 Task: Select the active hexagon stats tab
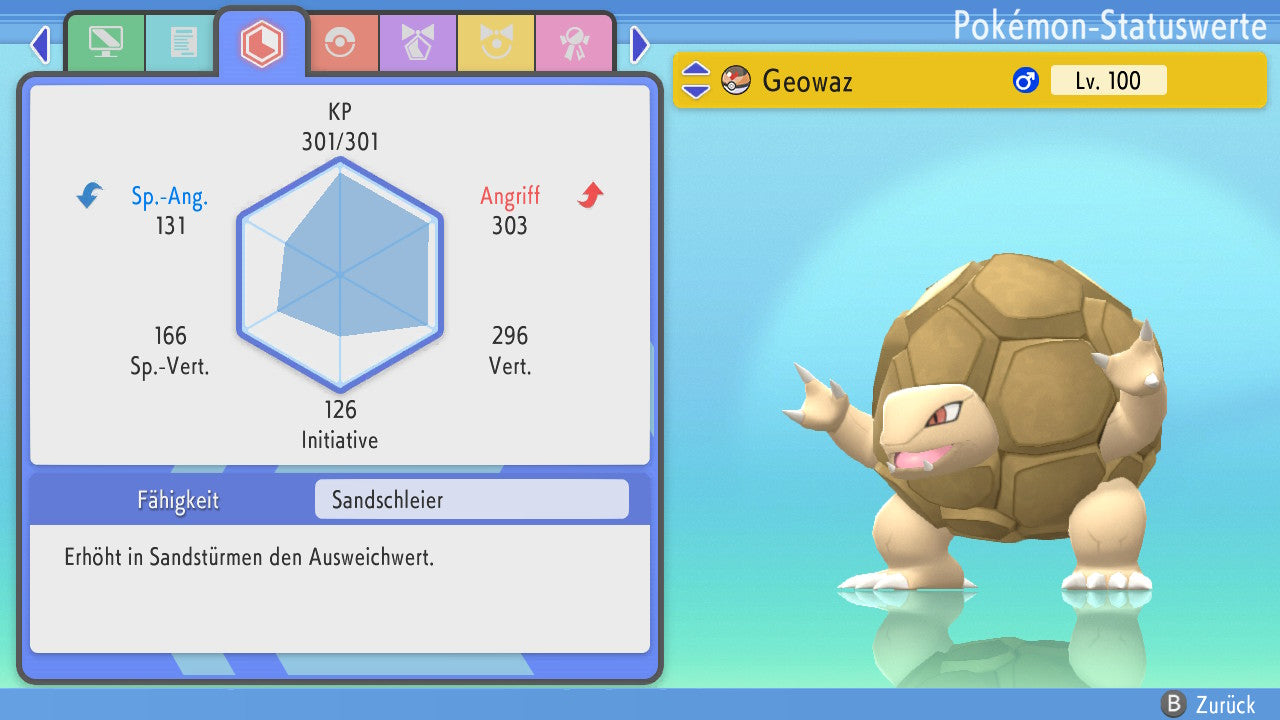click(x=262, y=43)
